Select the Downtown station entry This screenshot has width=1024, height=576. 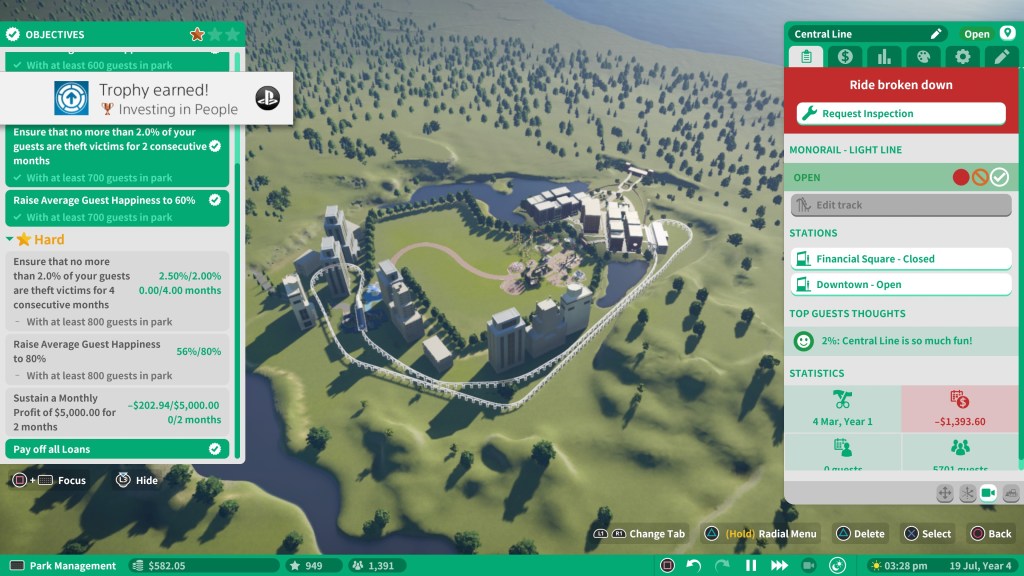[901, 285]
